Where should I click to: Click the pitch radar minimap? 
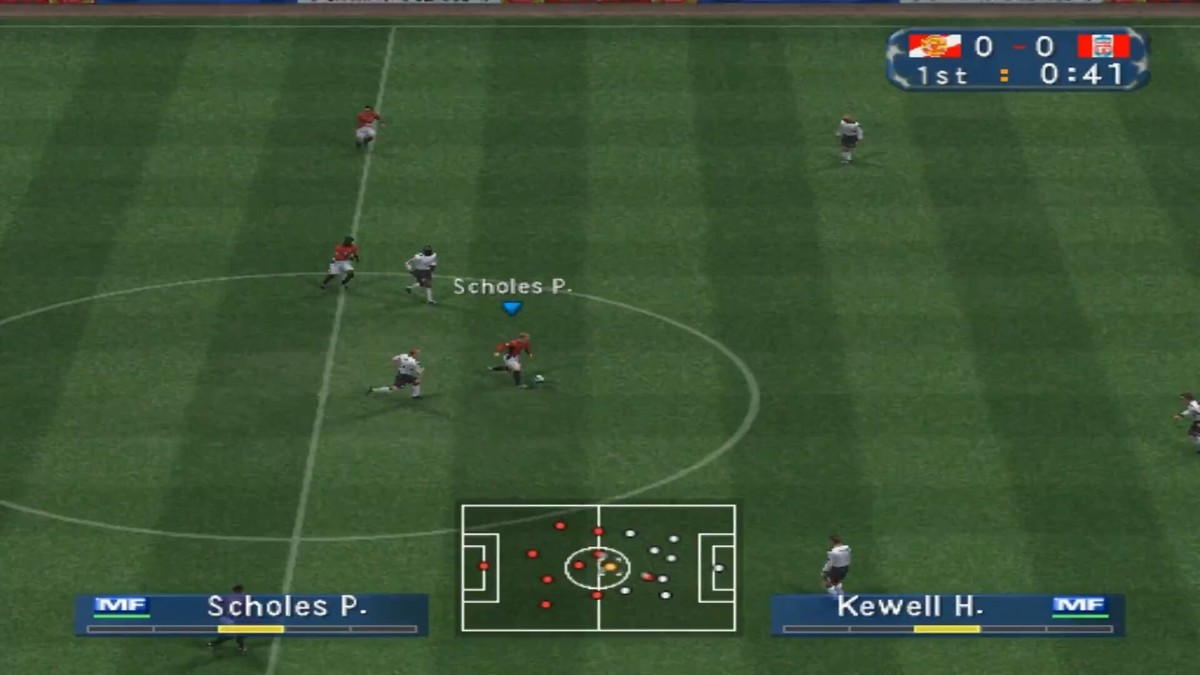coord(598,567)
